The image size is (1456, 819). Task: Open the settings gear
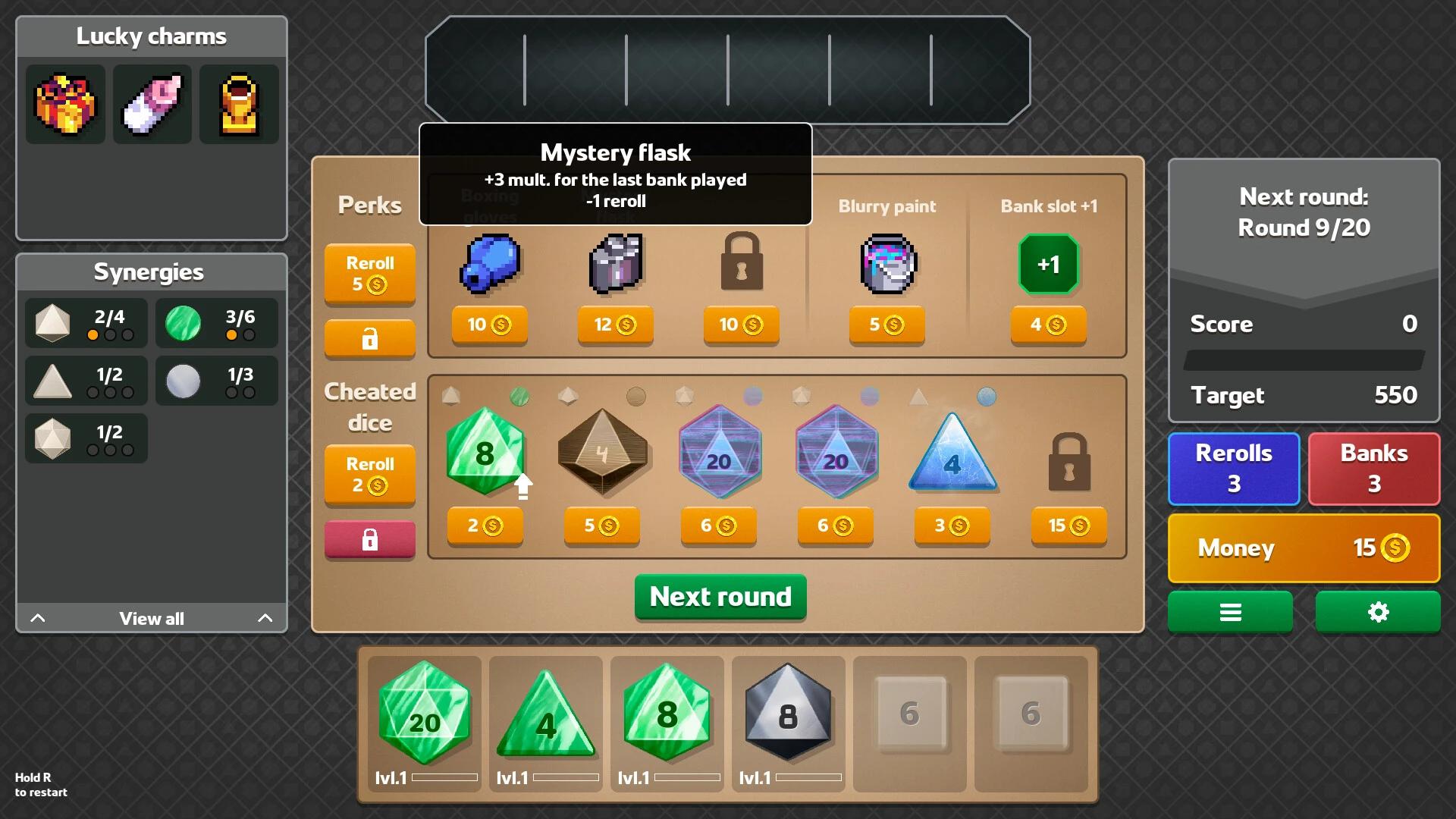click(x=1377, y=612)
